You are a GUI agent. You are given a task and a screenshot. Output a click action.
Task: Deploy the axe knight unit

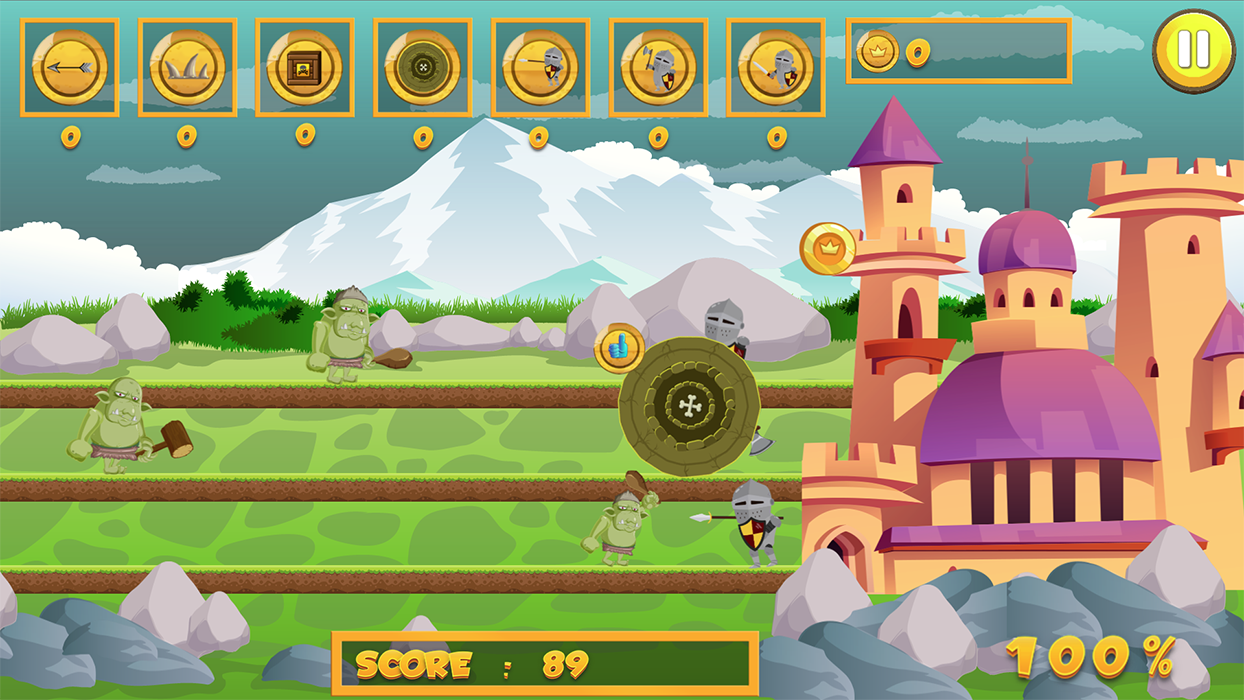[658, 67]
